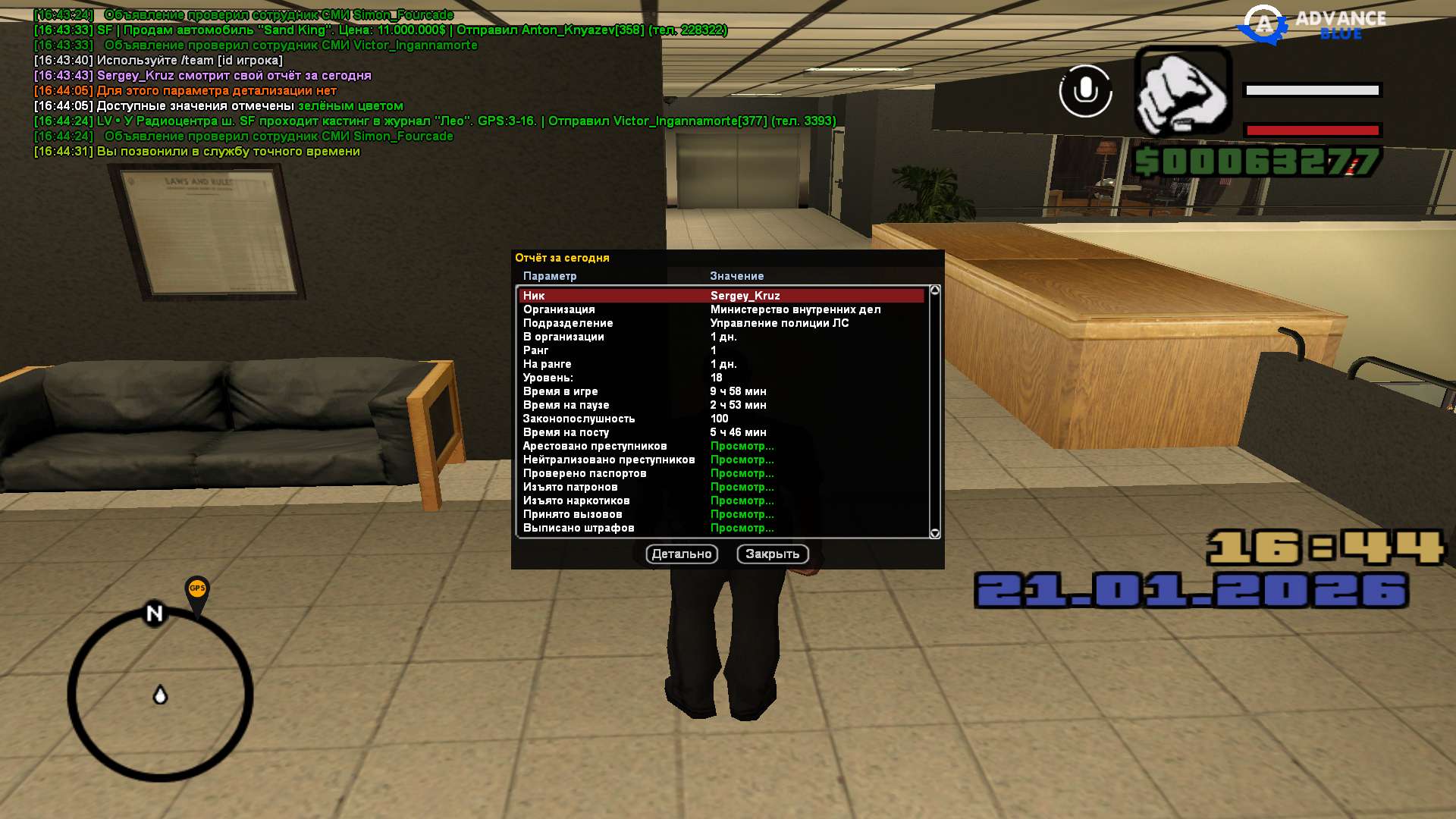This screenshot has width=1456, height=819.
Task: Click the Детально button
Action: [x=681, y=554]
